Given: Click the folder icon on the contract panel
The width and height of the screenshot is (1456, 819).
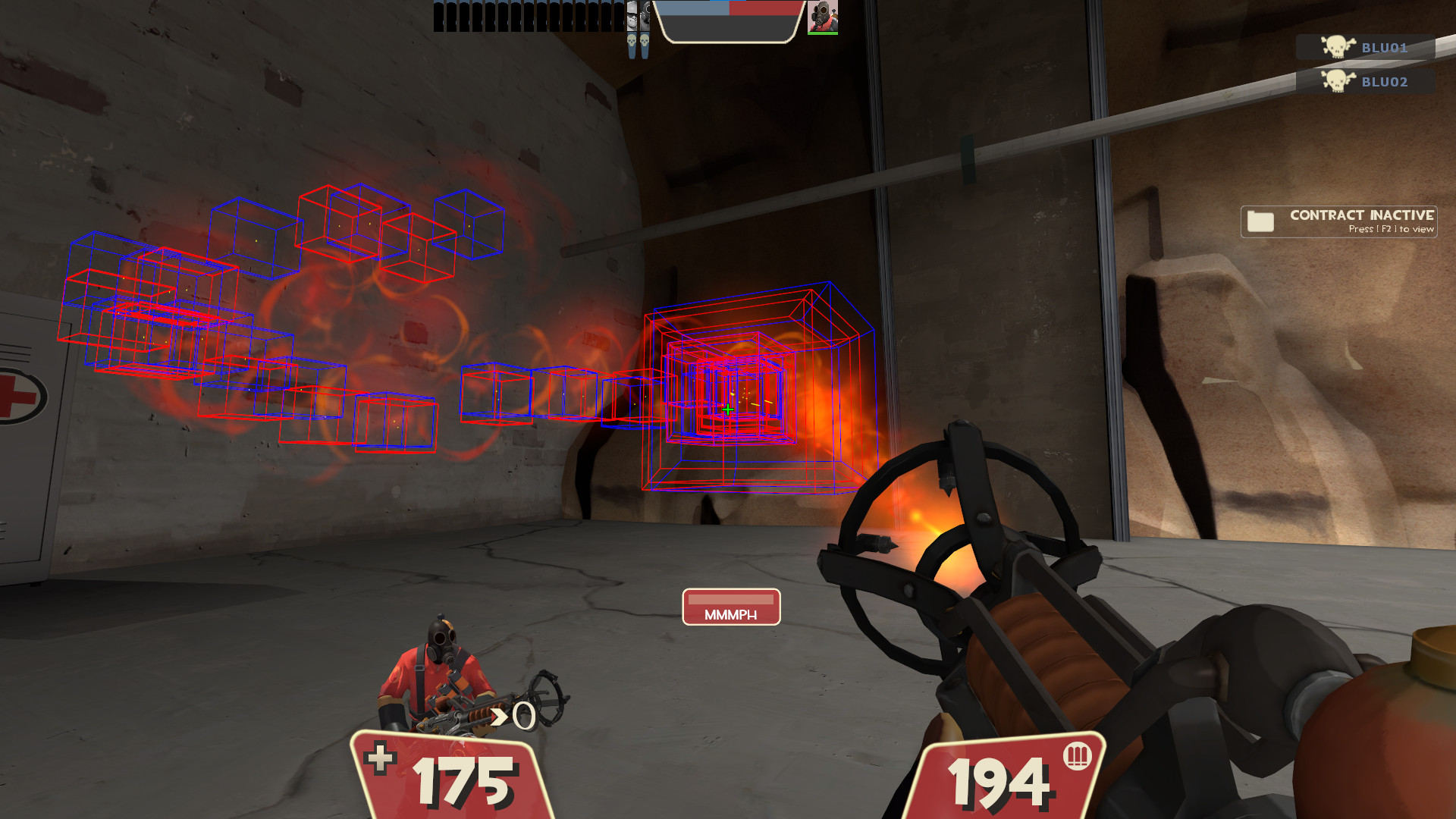Looking at the screenshot, I should (1260, 221).
